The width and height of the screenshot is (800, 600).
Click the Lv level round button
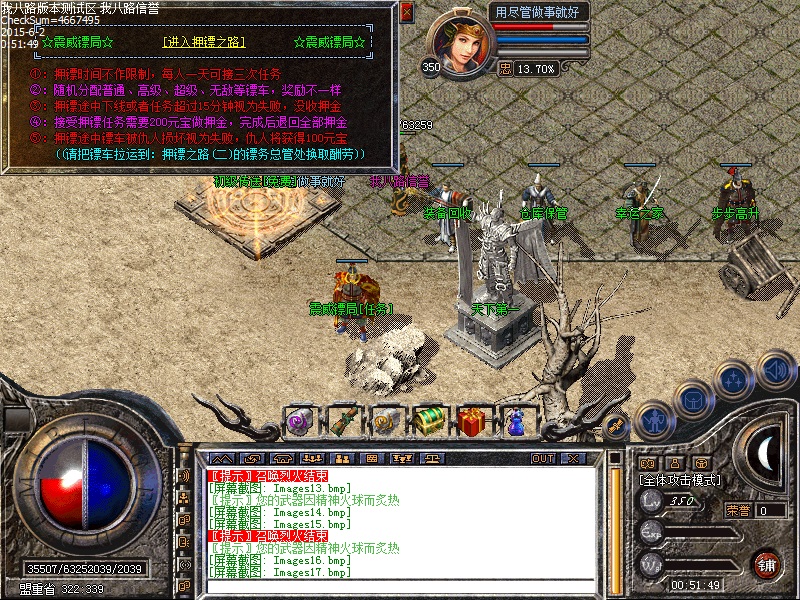tap(652, 500)
